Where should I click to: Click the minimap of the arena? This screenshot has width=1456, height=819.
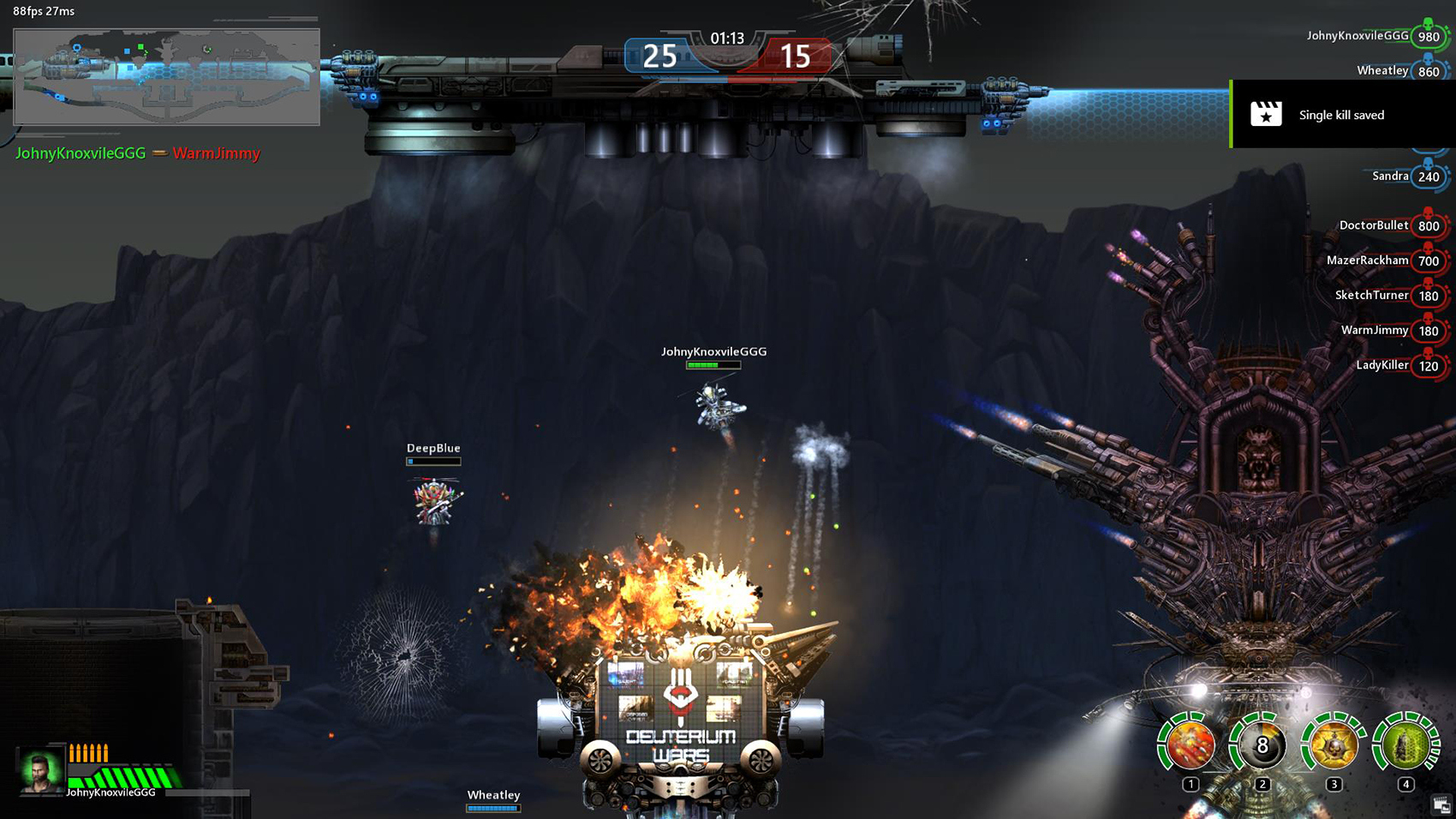point(167,77)
